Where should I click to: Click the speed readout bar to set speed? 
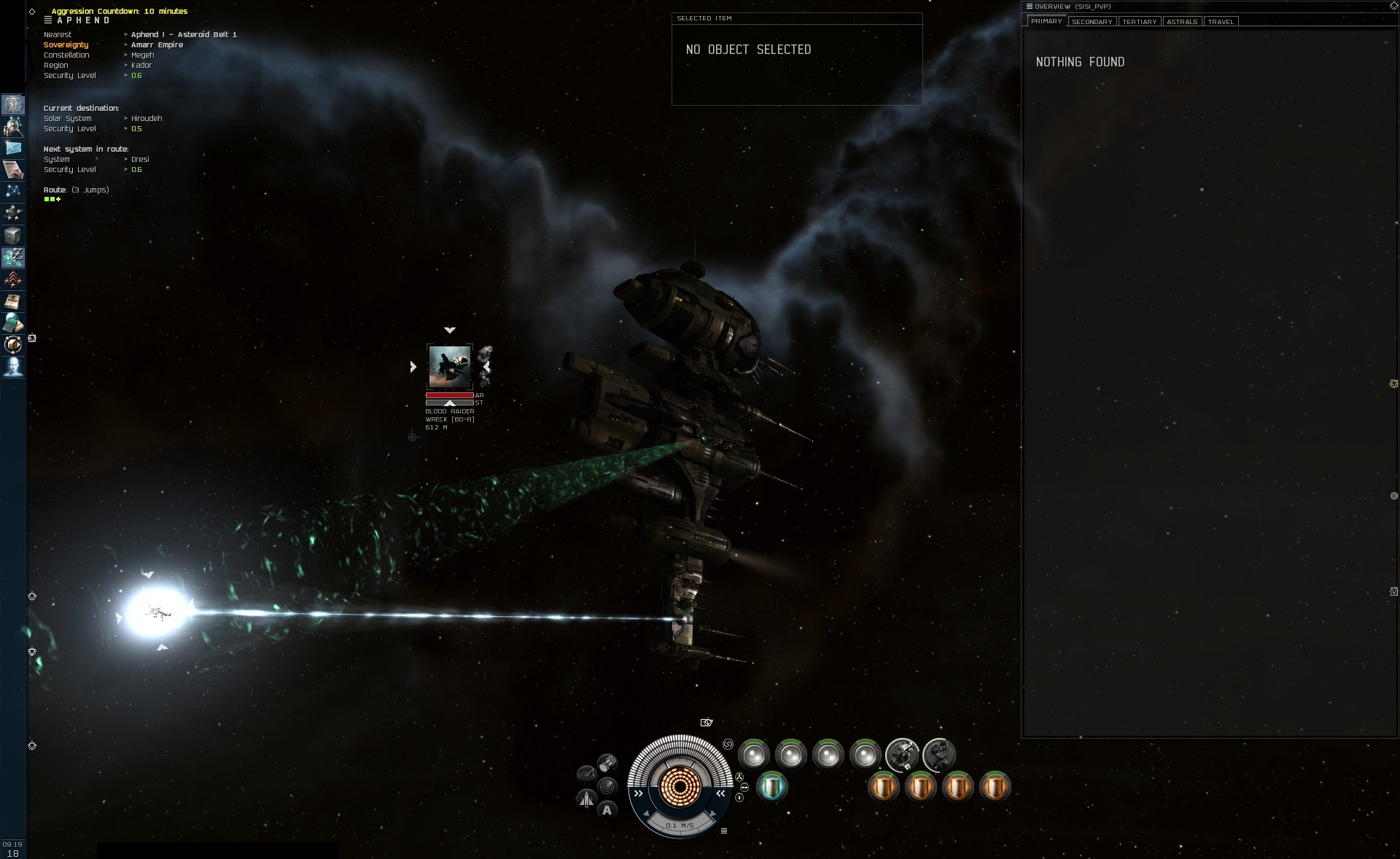click(680, 825)
